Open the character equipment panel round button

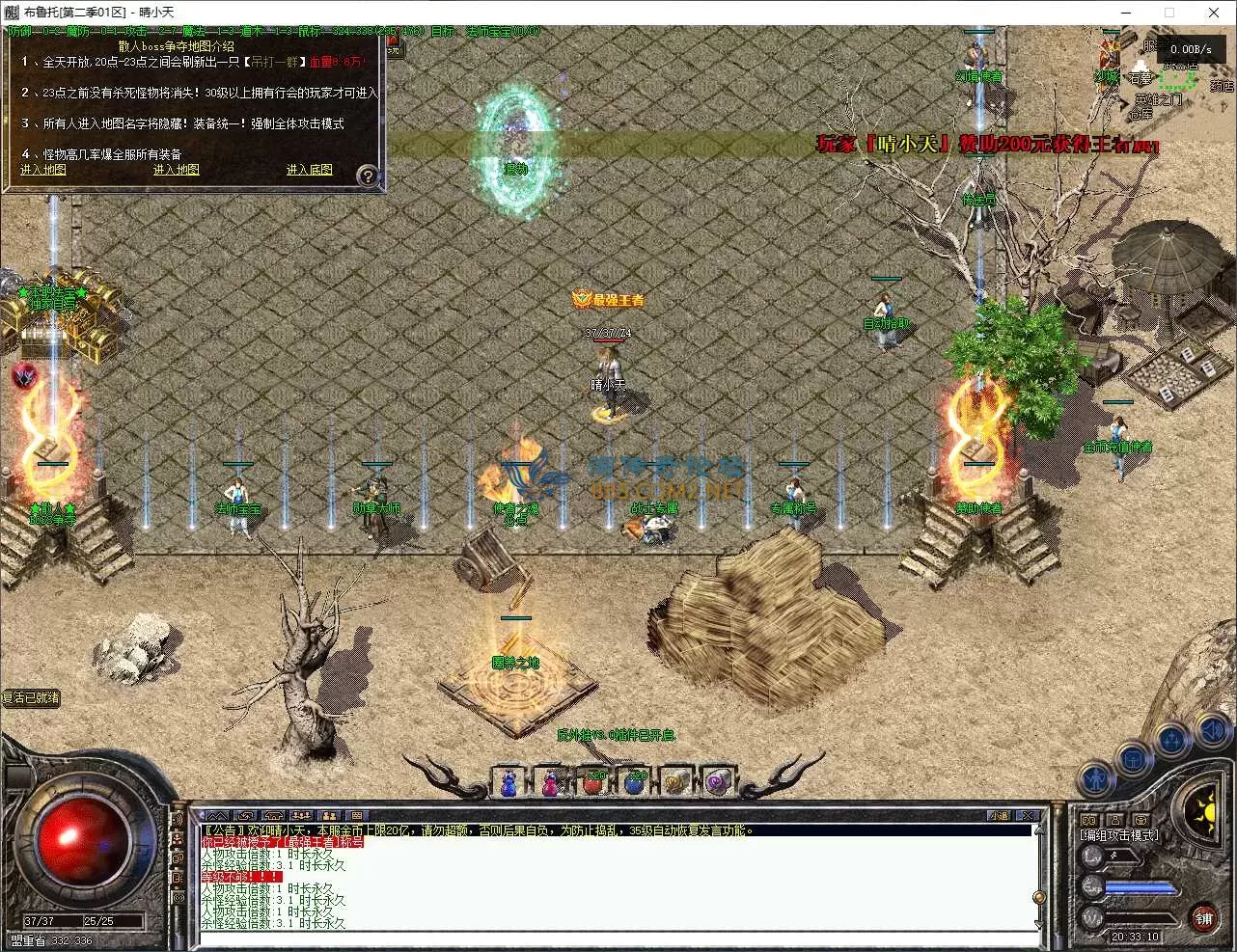(x=1096, y=777)
